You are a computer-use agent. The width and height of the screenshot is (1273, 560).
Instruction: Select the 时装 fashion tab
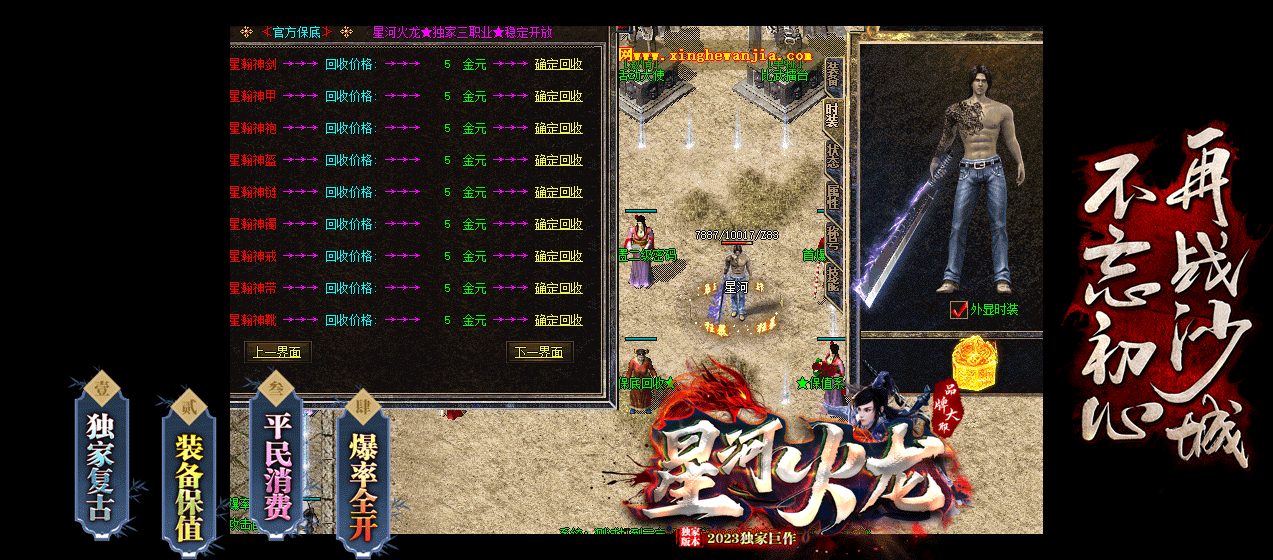[x=832, y=115]
